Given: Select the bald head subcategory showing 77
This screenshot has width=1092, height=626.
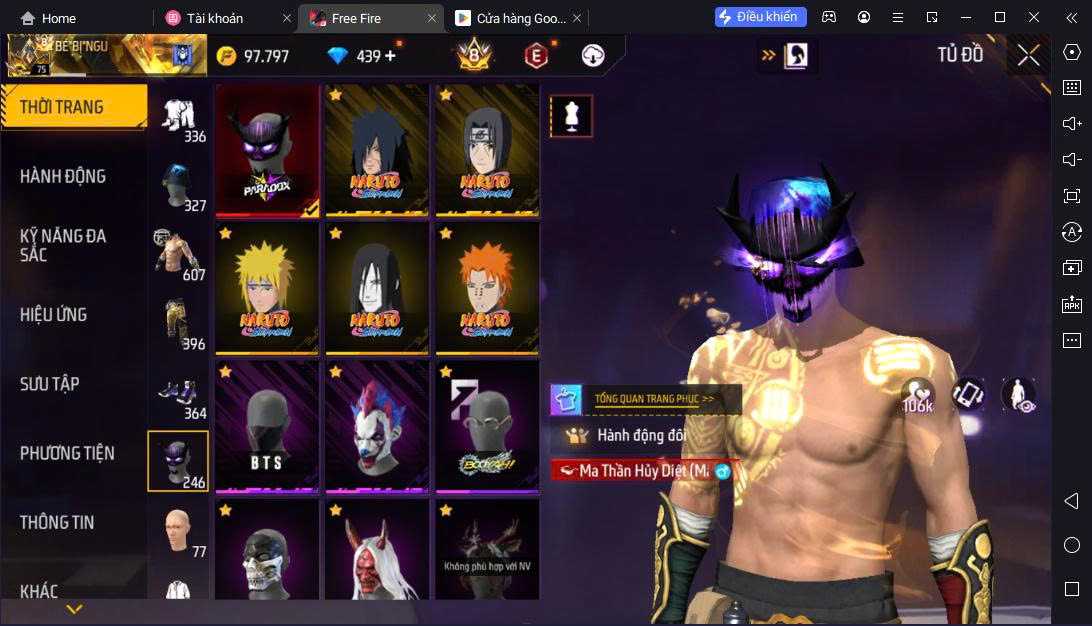Looking at the screenshot, I should [180, 531].
